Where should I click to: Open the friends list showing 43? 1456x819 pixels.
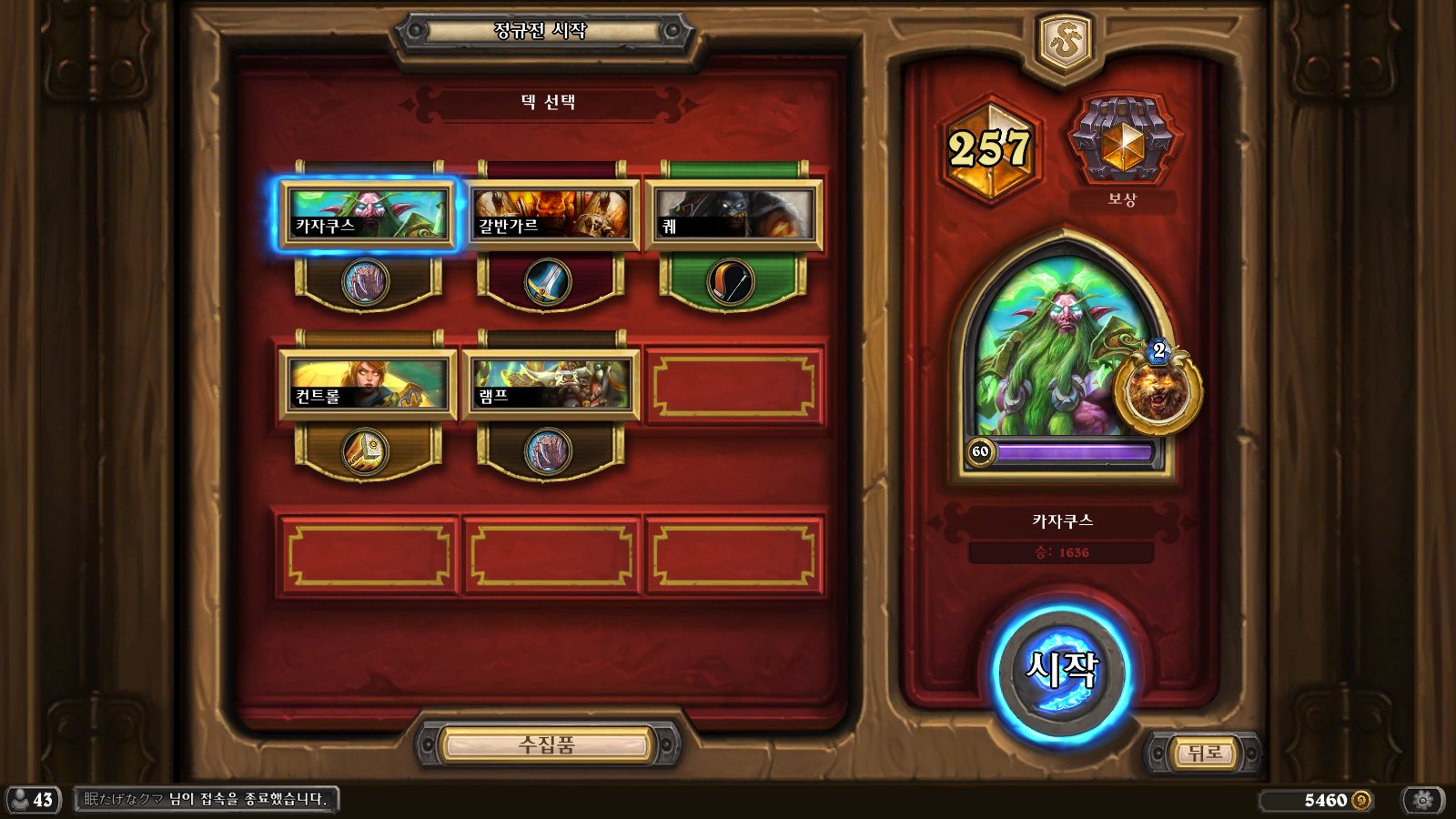pyautogui.click(x=33, y=800)
